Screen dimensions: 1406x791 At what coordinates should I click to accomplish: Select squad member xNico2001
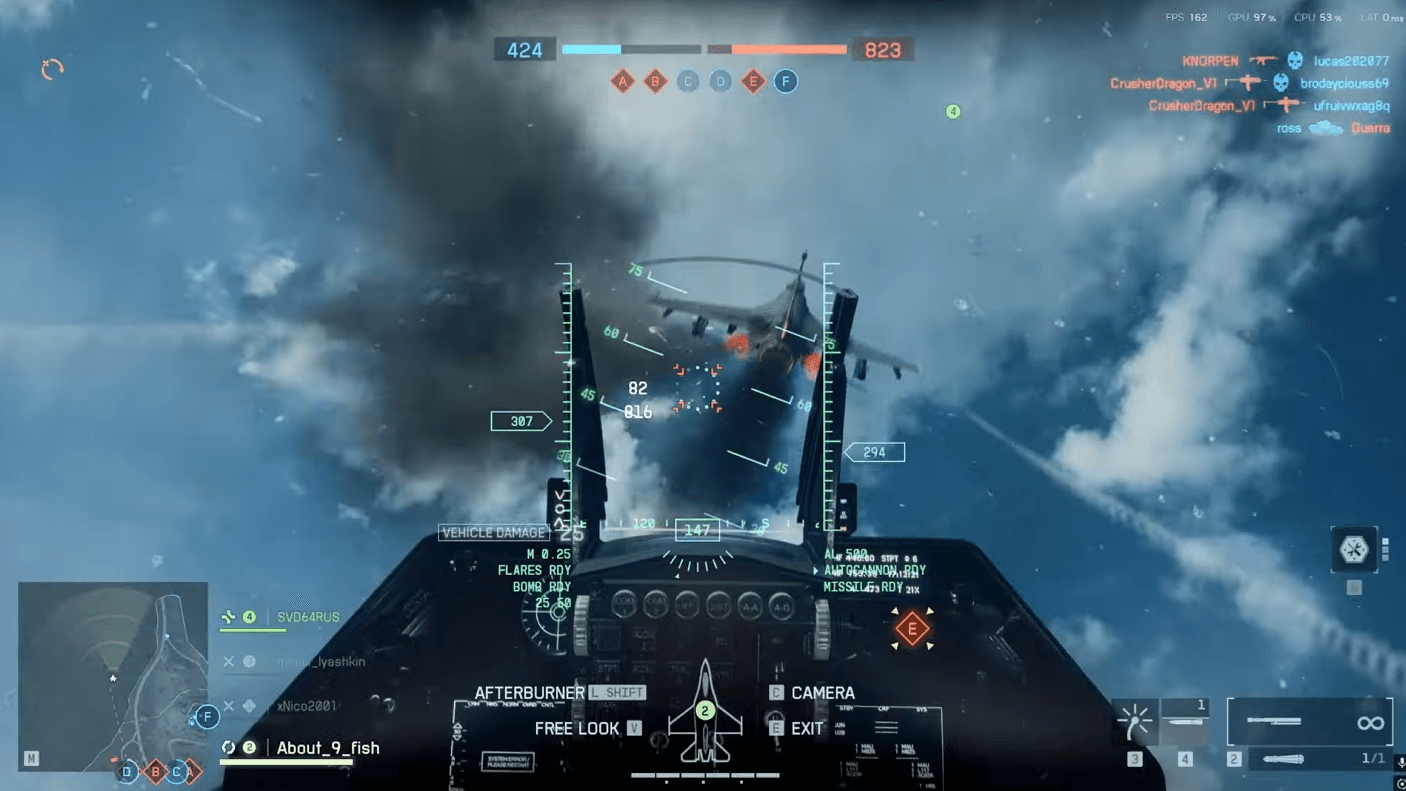coord(306,706)
